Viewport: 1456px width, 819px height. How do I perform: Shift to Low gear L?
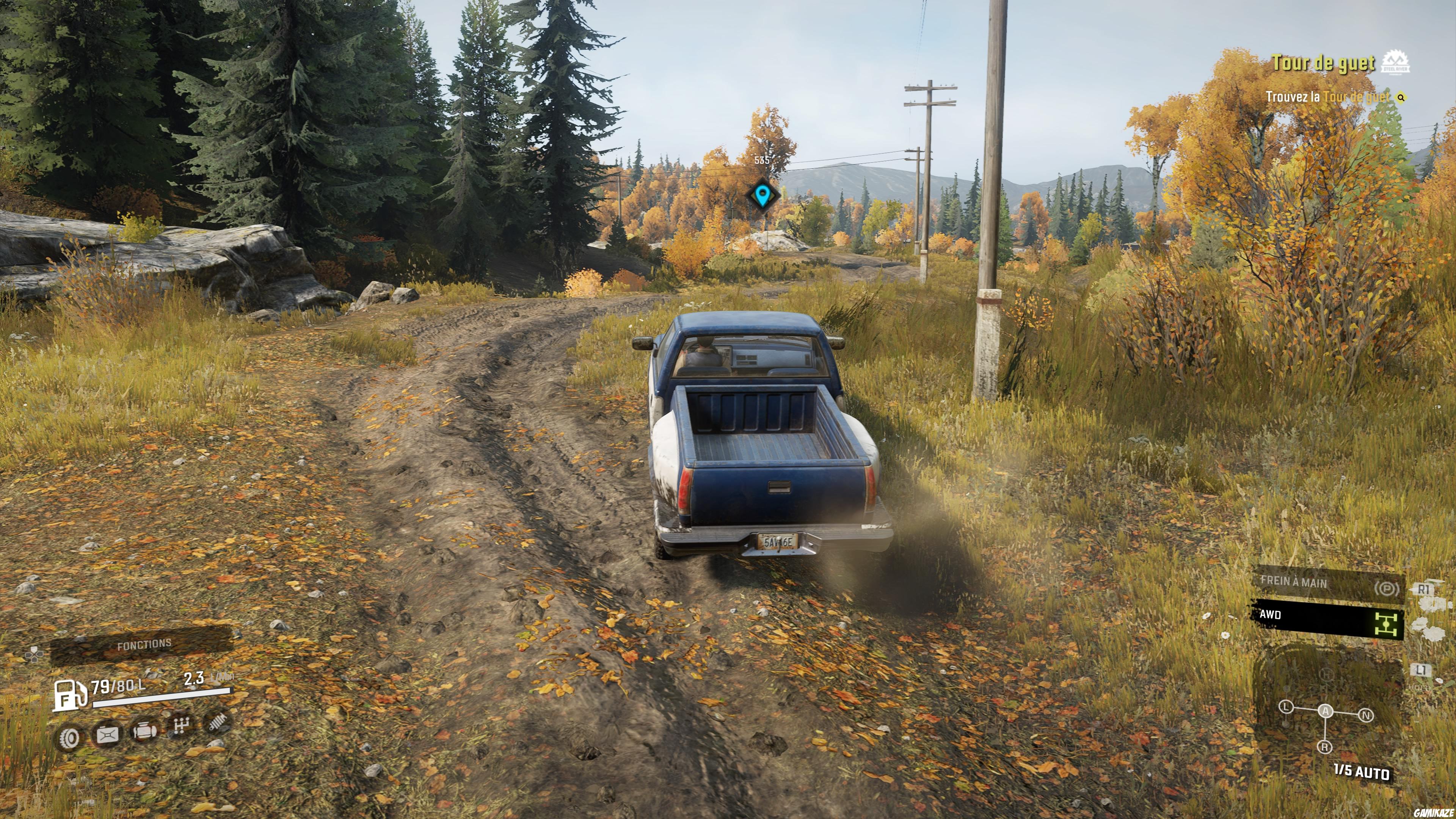[x=1287, y=707]
